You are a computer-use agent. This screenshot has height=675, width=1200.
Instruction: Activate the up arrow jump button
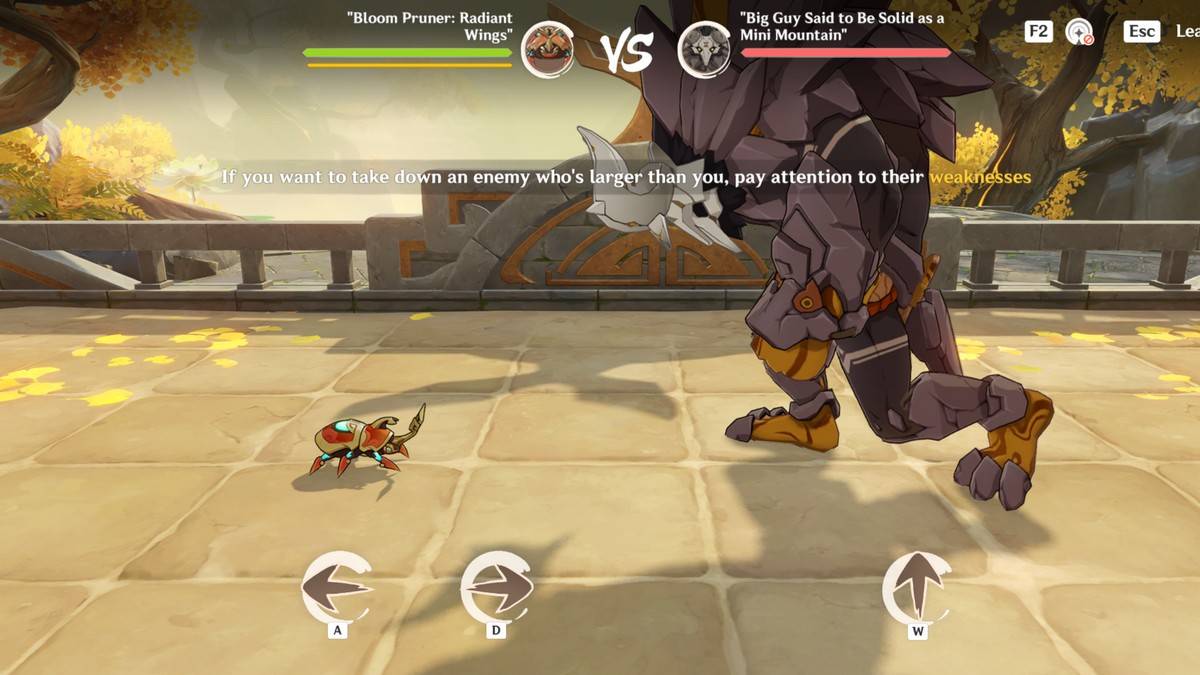917,587
